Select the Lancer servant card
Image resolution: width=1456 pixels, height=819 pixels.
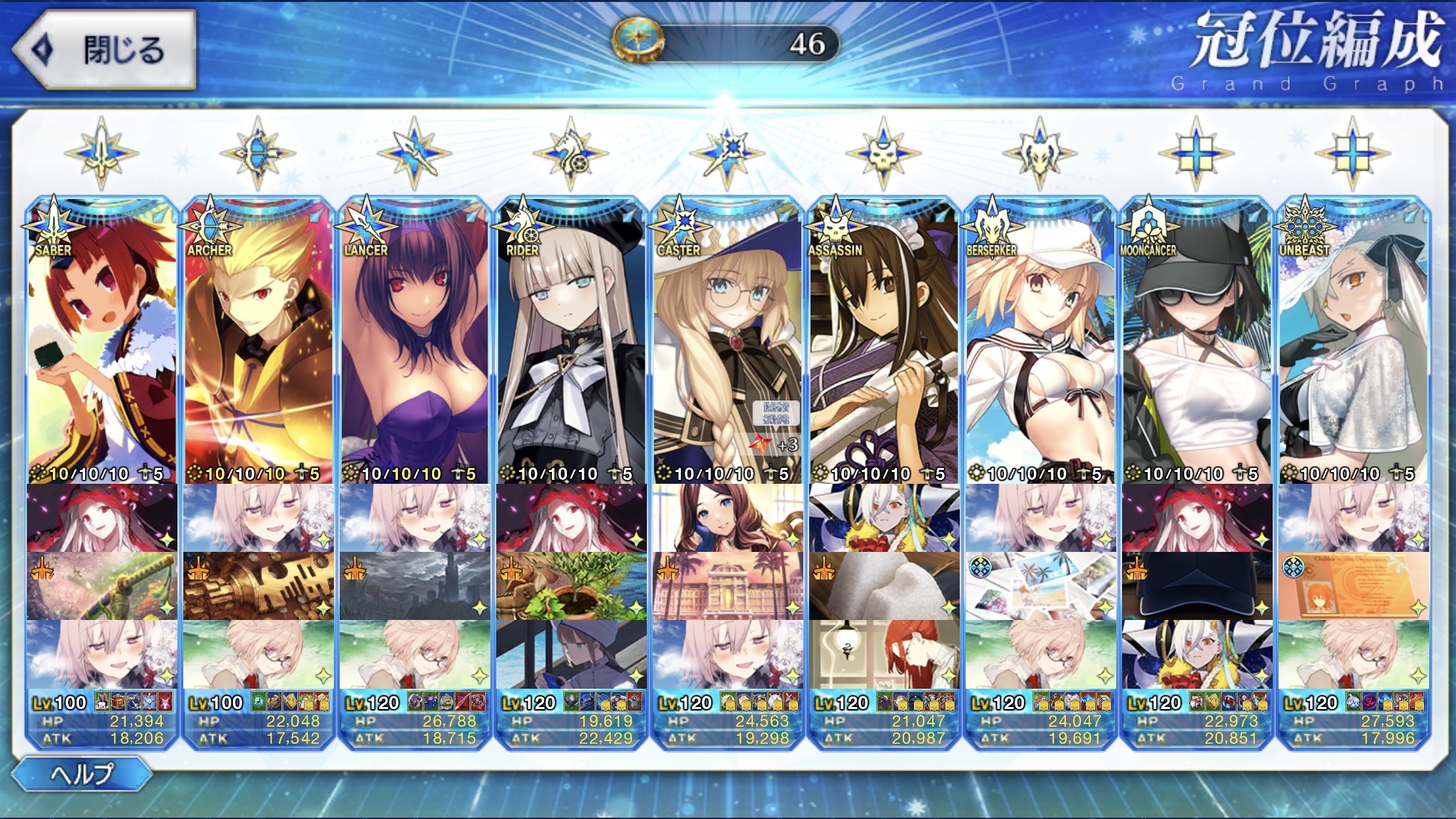coord(415,340)
